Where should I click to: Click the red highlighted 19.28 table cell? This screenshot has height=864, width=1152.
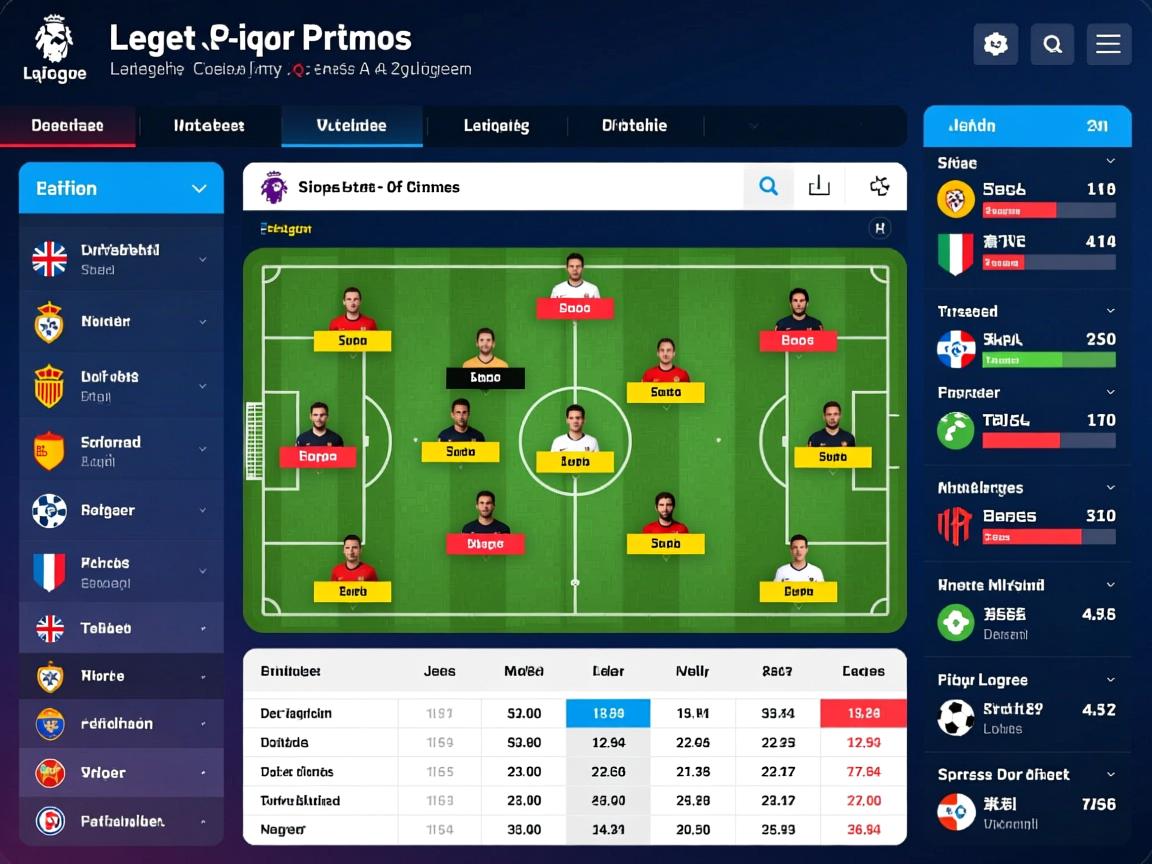(x=863, y=713)
